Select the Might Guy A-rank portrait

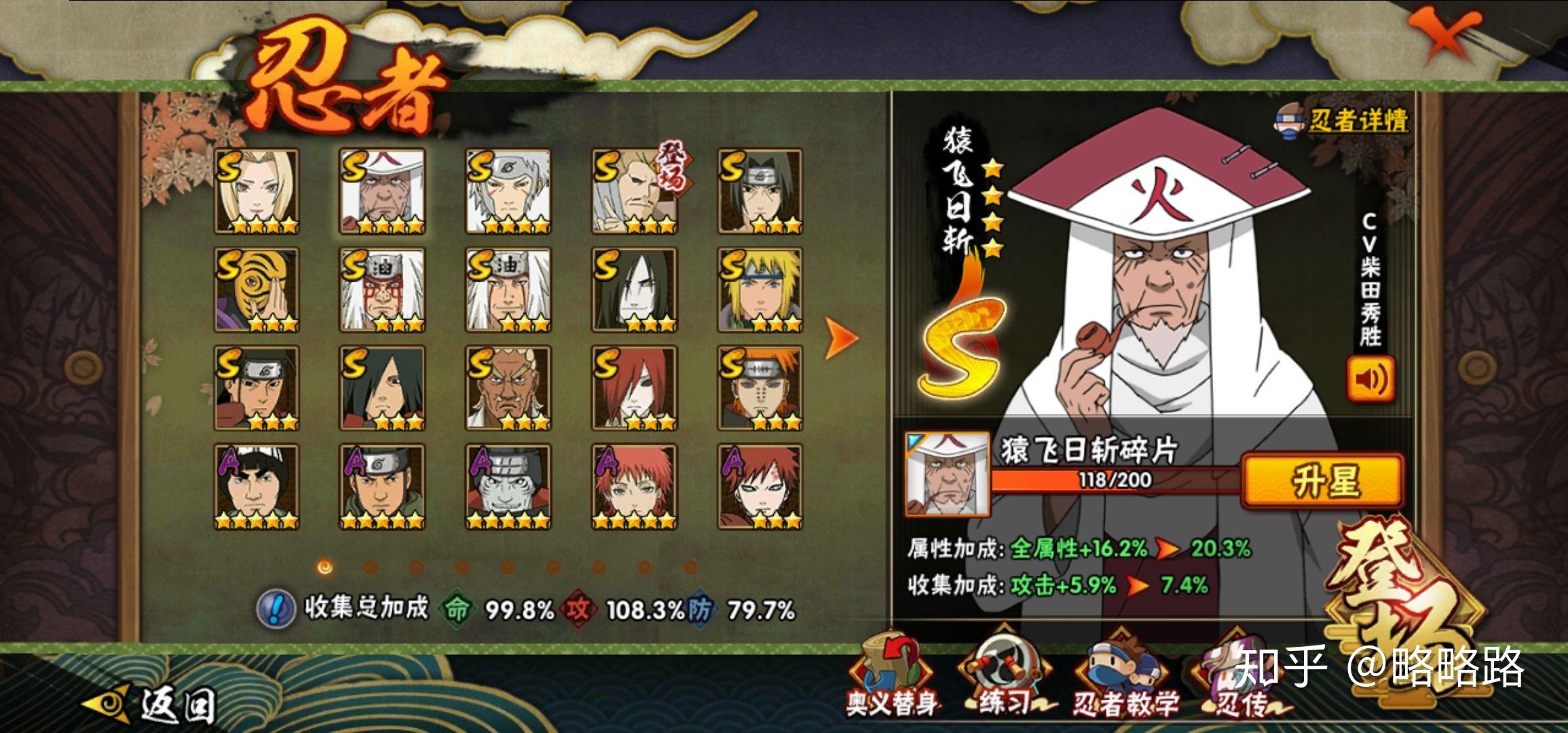[x=257, y=487]
